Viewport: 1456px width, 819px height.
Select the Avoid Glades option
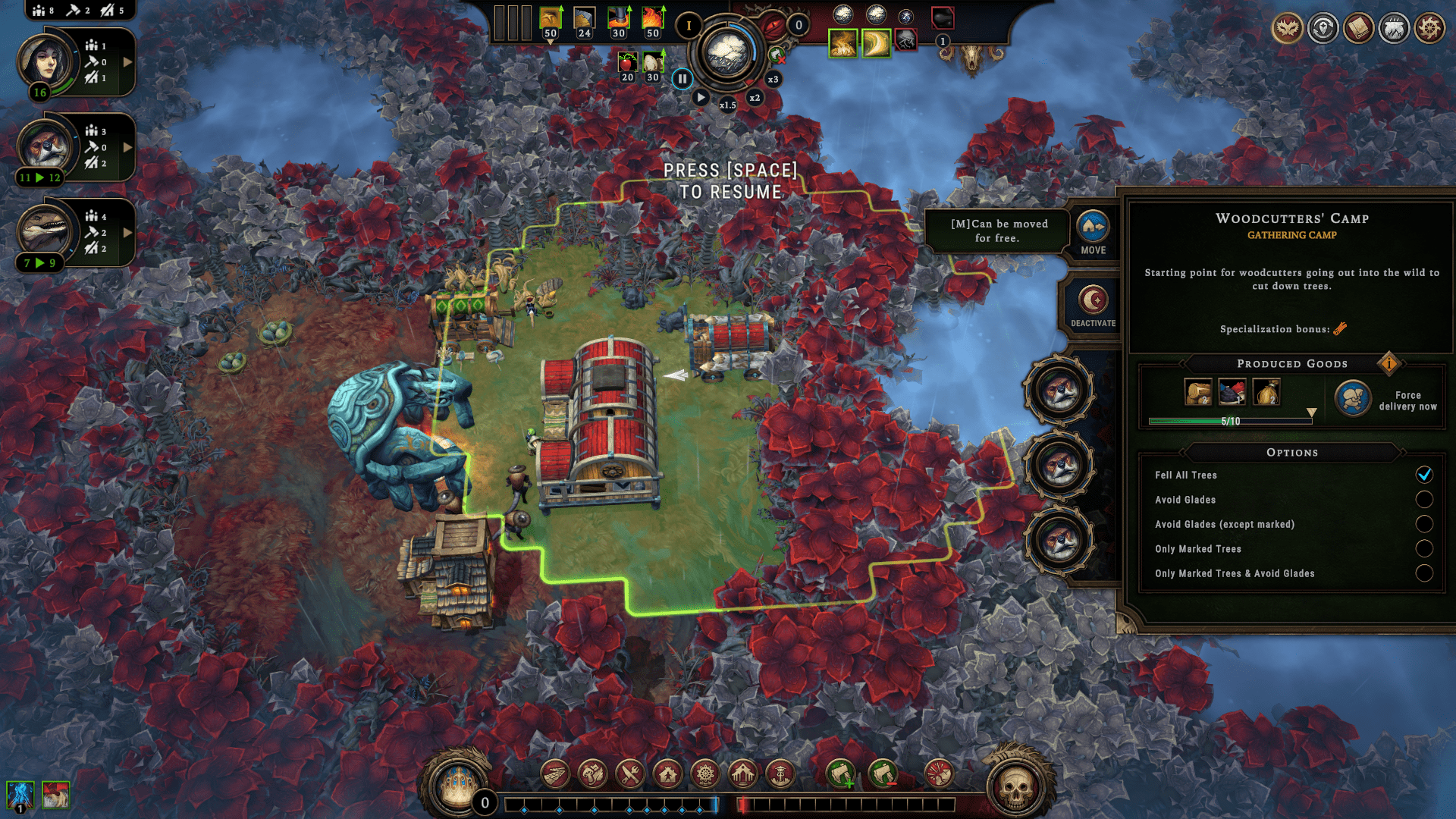click(1423, 500)
